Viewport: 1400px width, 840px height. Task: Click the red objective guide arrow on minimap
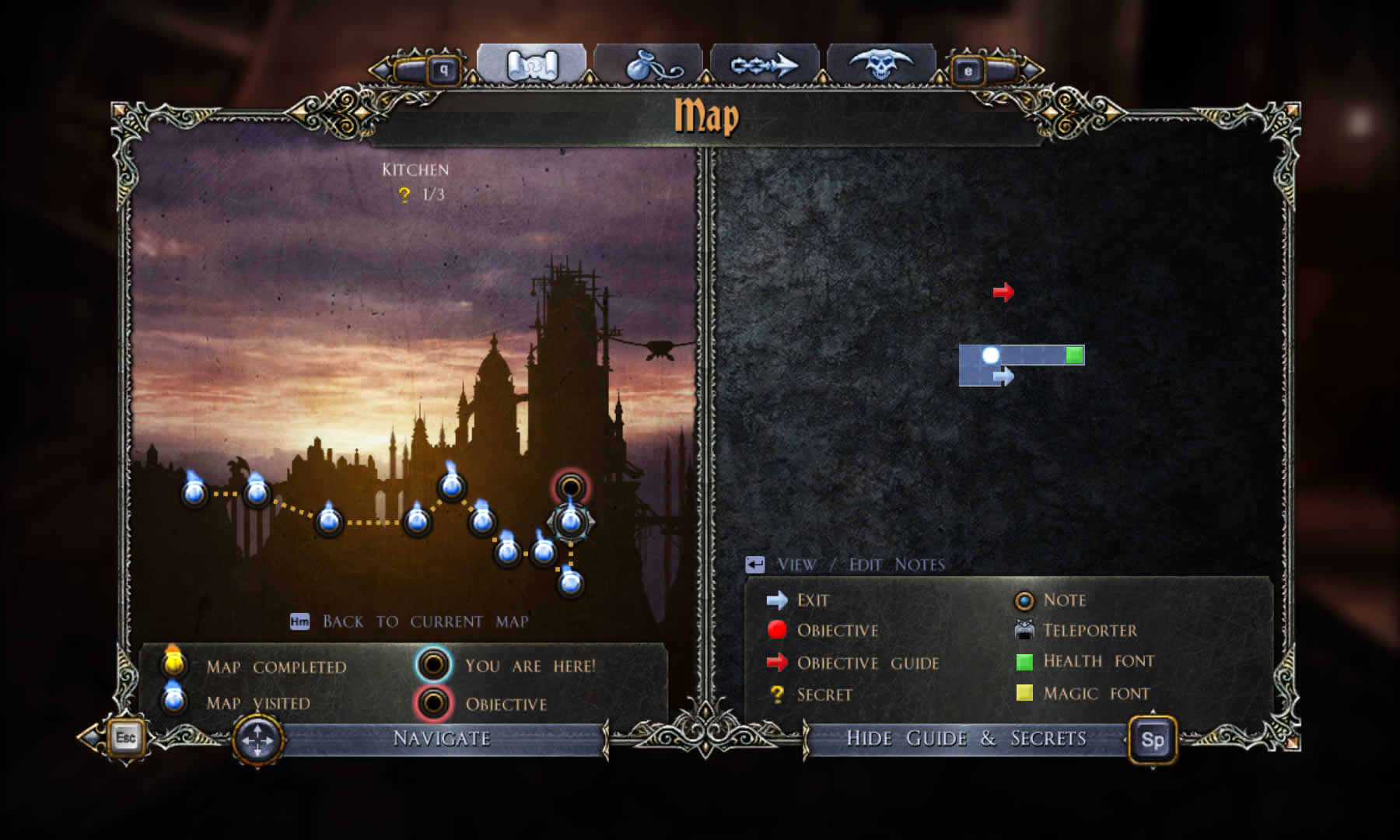(1003, 292)
